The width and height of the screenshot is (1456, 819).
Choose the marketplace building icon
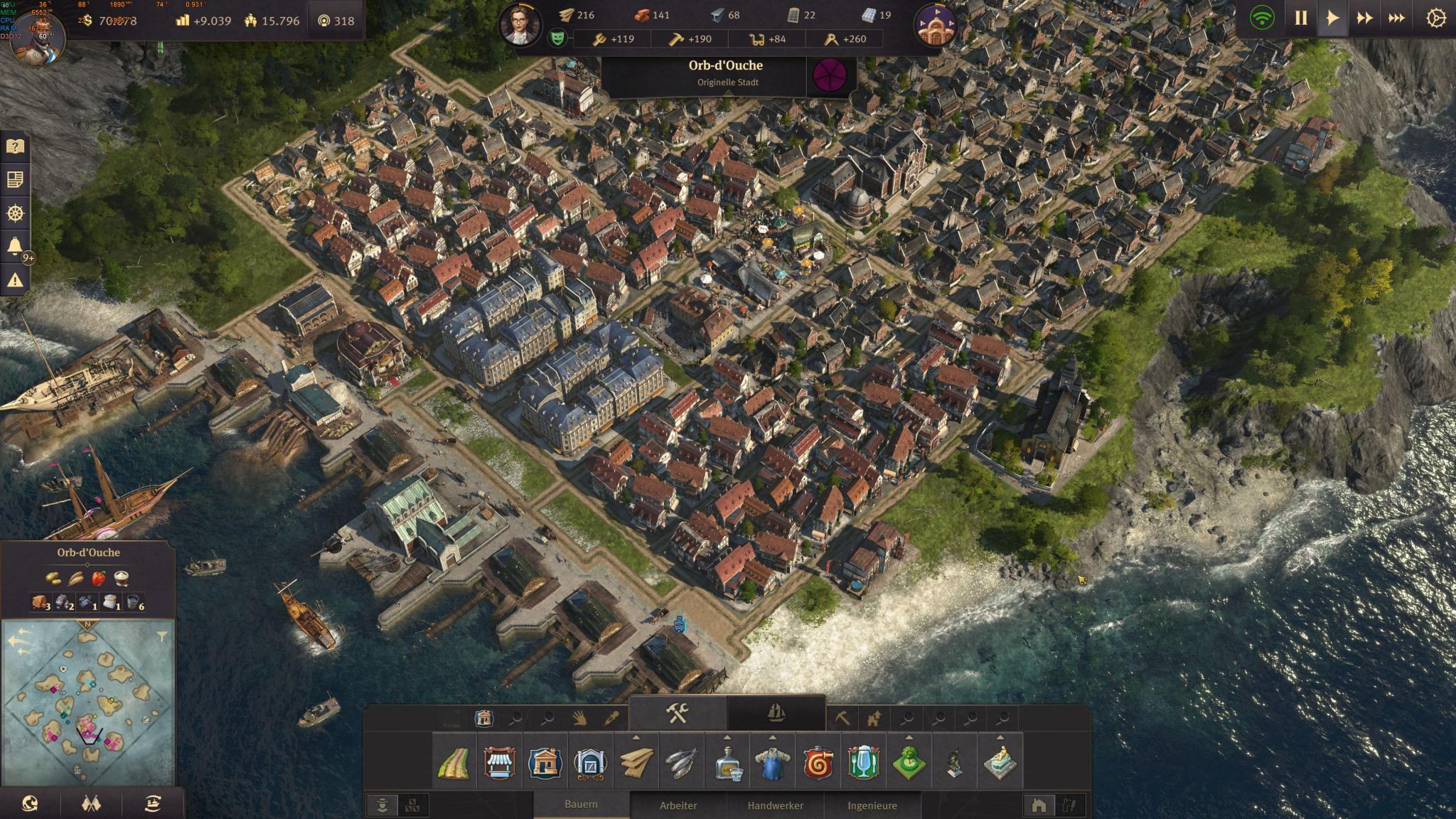click(499, 763)
